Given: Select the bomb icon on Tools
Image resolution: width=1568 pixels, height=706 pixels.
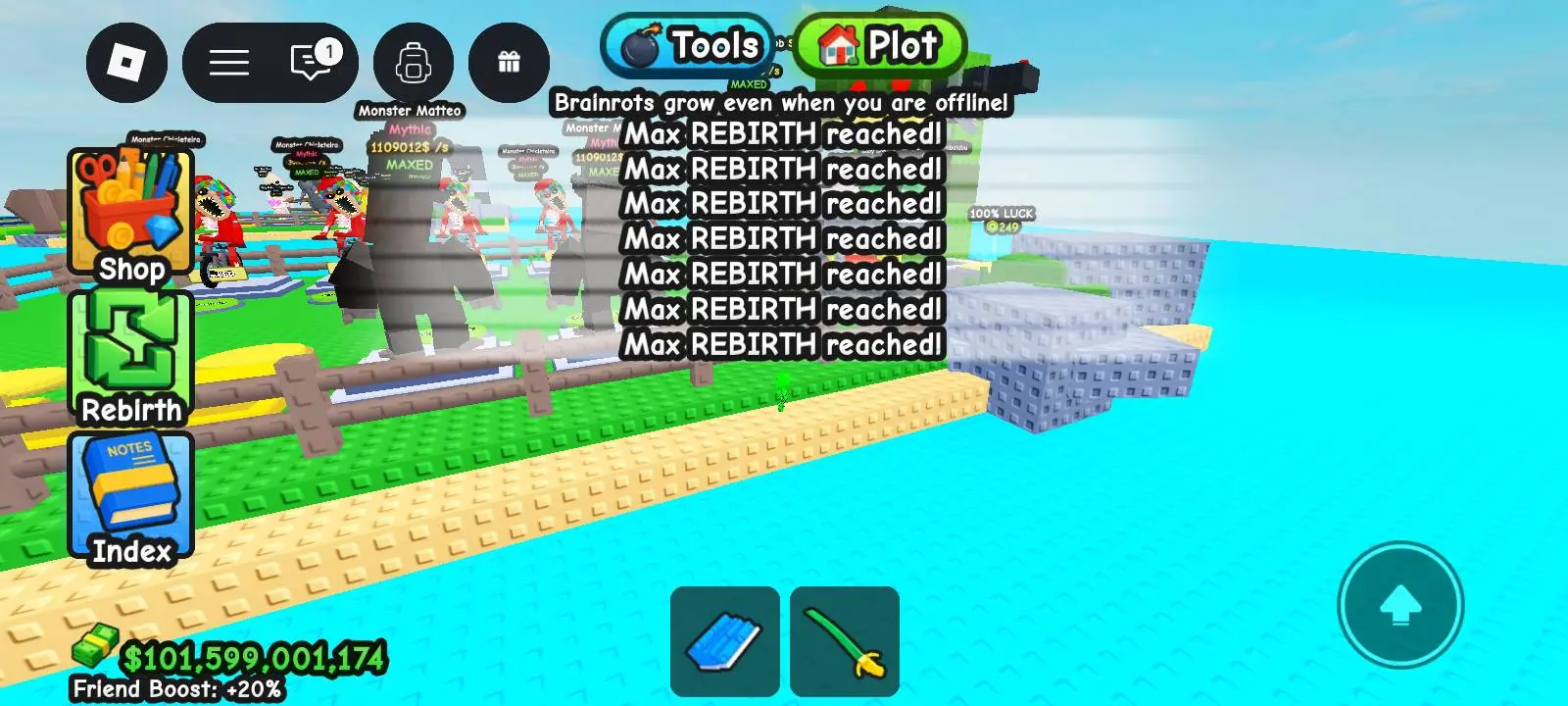Looking at the screenshot, I should click(x=643, y=41).
